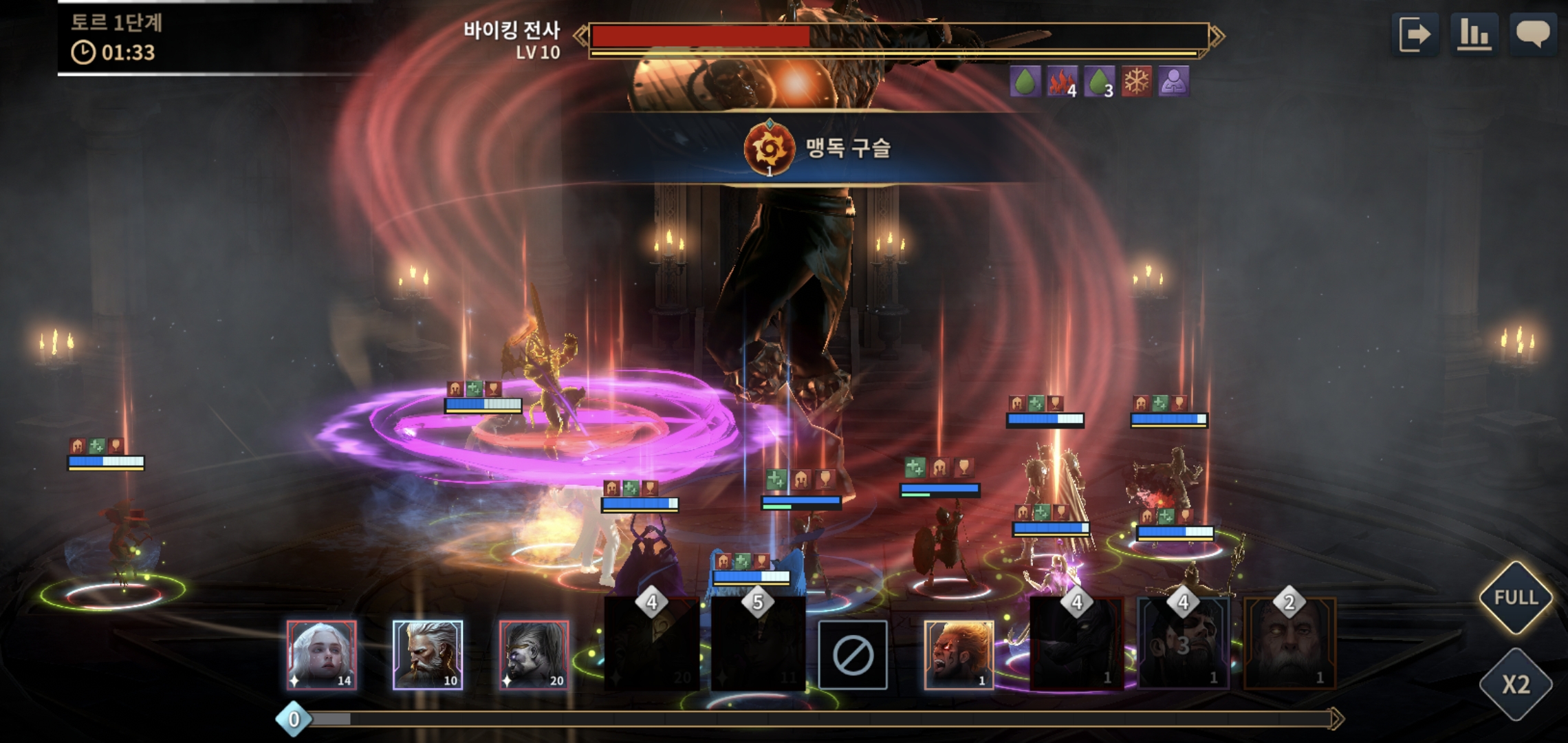The width and height of the screenshot is (1568, 743).
Task: Select the grey-bearded old warrior hero card
Action: tap(428, 655)
